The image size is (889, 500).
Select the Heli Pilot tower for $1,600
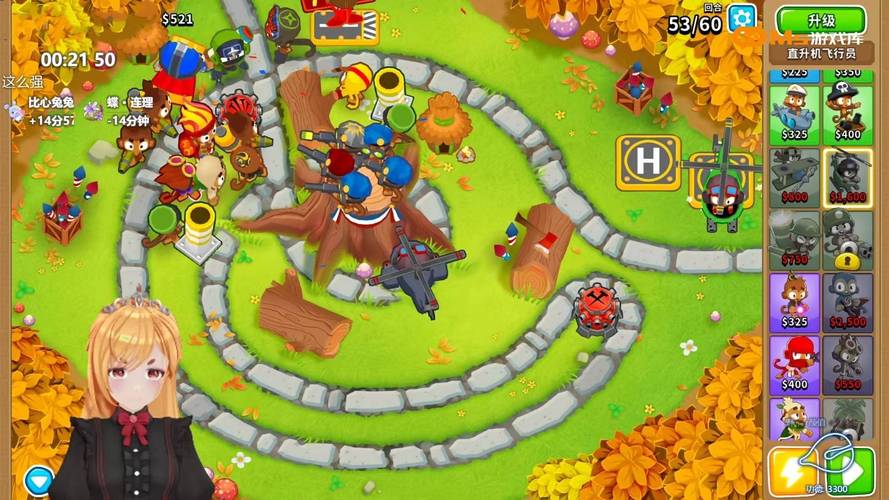click(x=847, y=175)
